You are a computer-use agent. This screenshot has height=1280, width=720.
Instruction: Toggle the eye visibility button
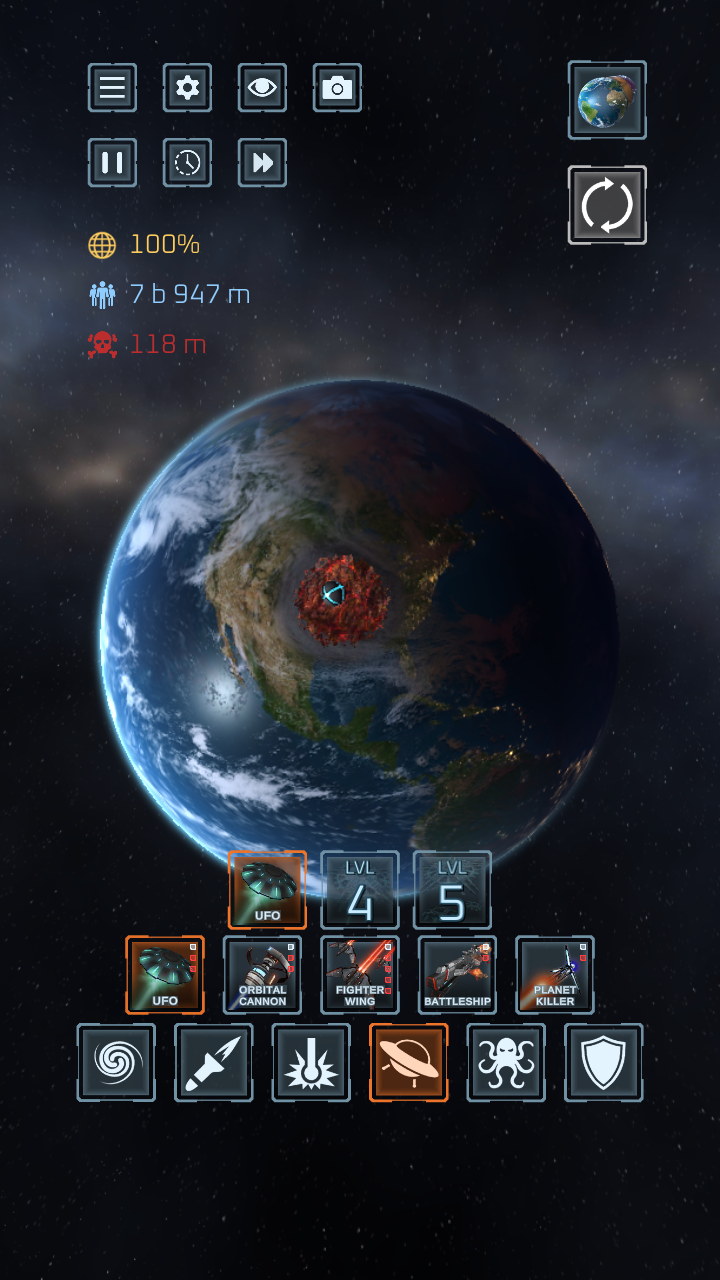pos(262,88)
